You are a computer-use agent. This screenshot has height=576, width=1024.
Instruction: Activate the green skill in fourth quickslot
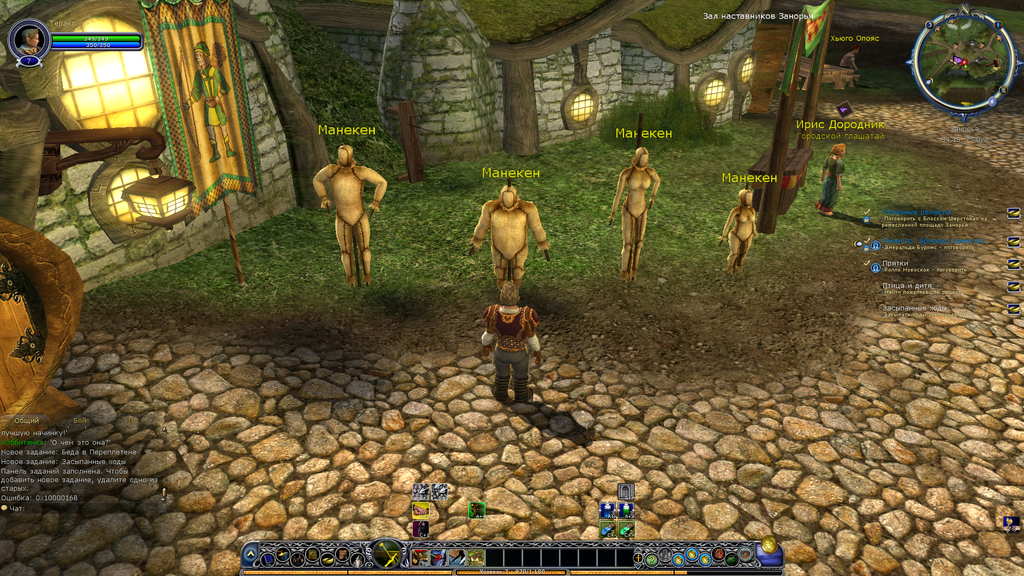[x=477, y=557]
